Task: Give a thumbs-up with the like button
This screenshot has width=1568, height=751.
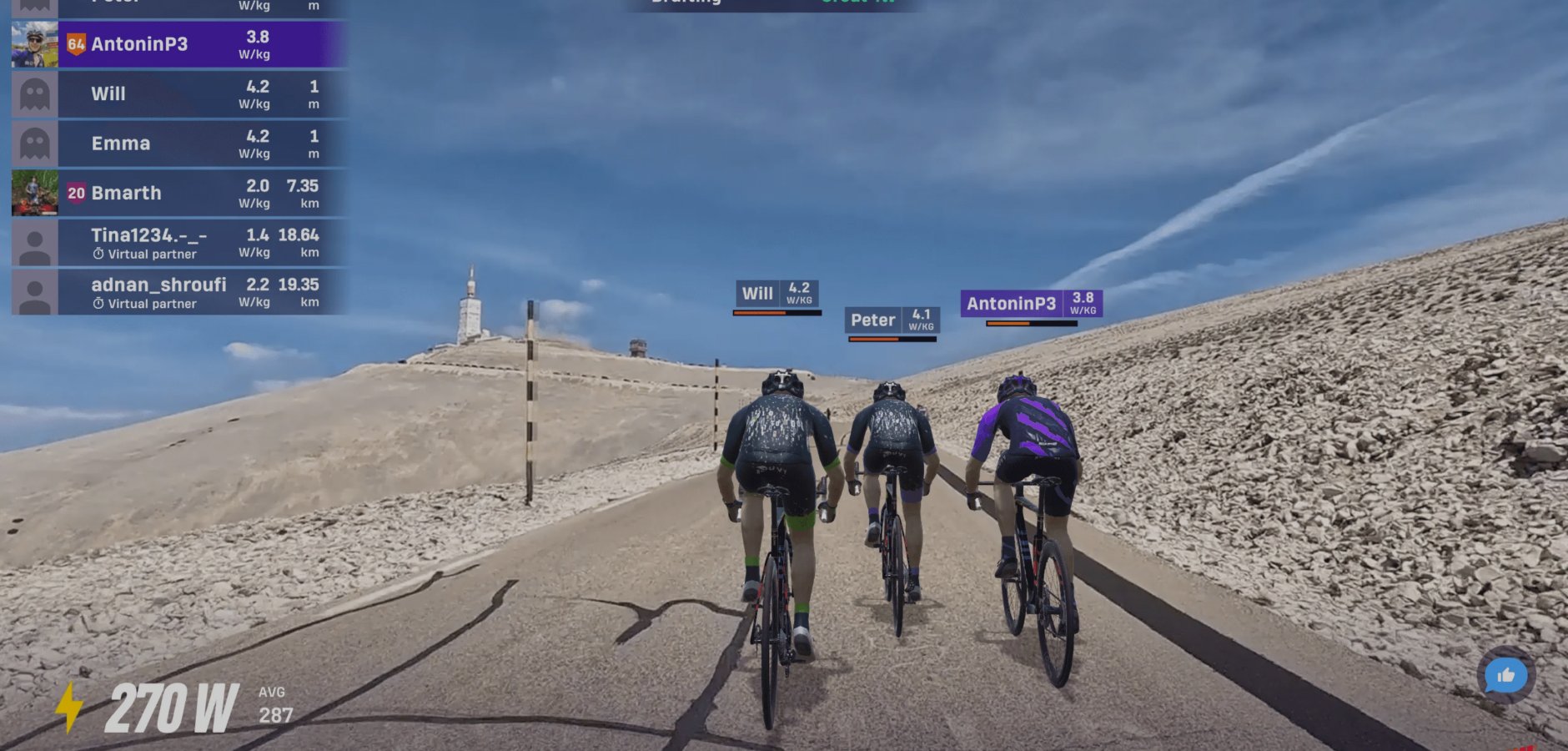Action: tap(1505, 675)
